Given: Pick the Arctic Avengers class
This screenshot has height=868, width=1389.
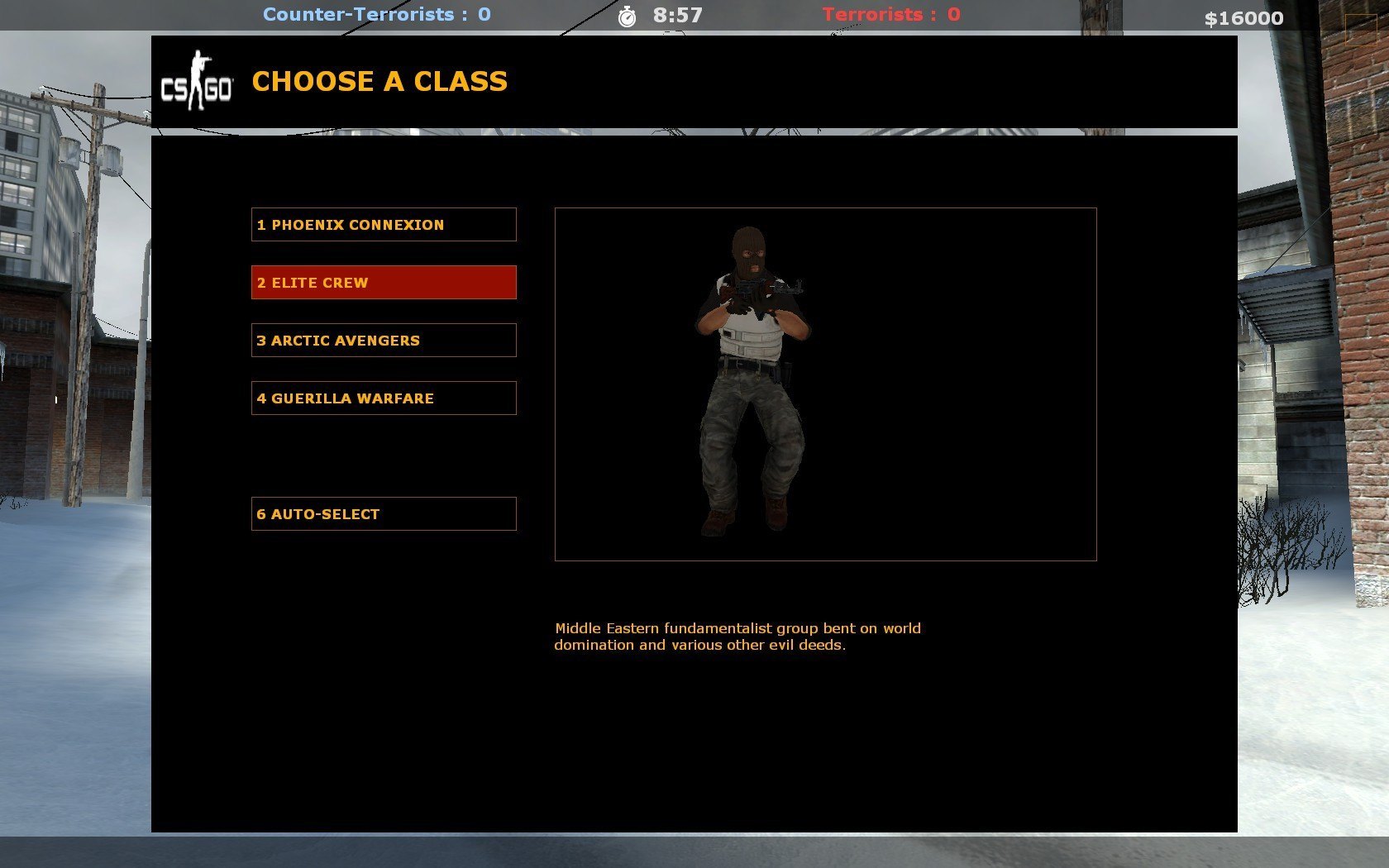Looking at the screenshot, I should coord(384,341).
